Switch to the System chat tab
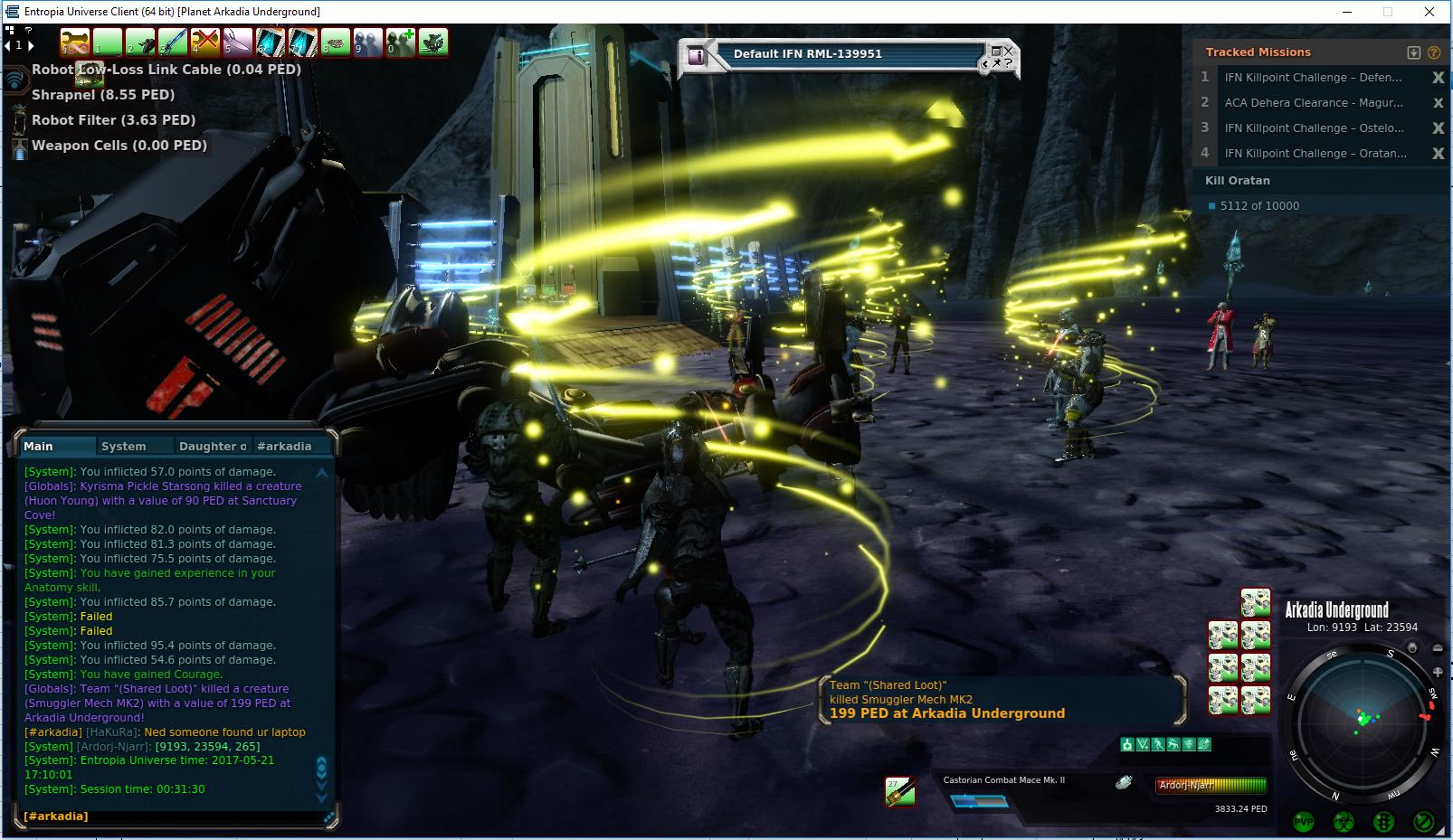The width and height of the screenshot is (1453, 840). (124, 446)
